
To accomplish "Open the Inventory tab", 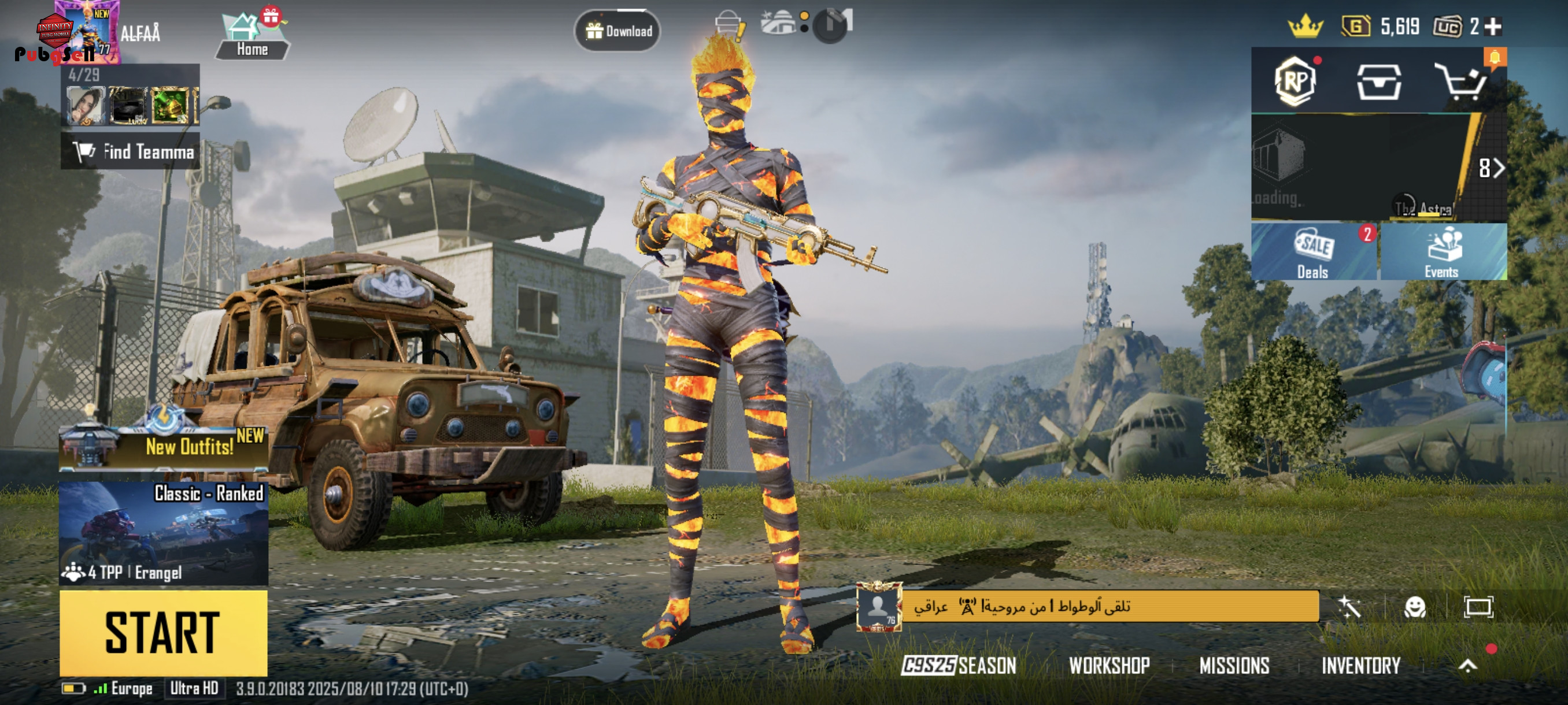I will [x=1360, y=665].
